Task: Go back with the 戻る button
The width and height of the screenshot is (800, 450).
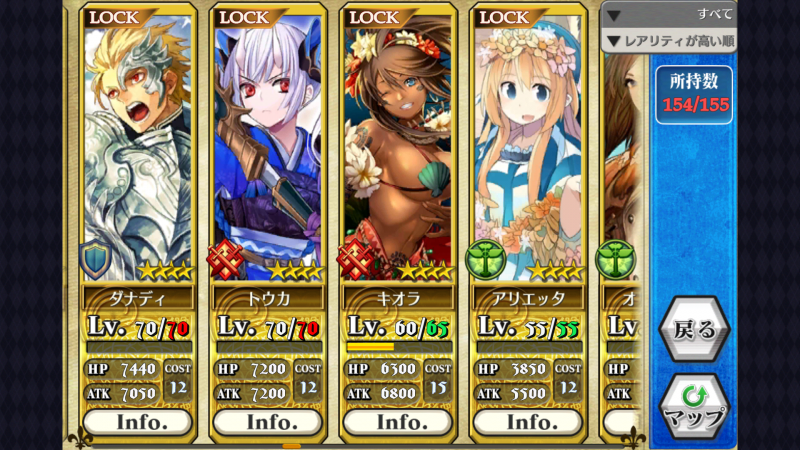Action: [694, 329]
